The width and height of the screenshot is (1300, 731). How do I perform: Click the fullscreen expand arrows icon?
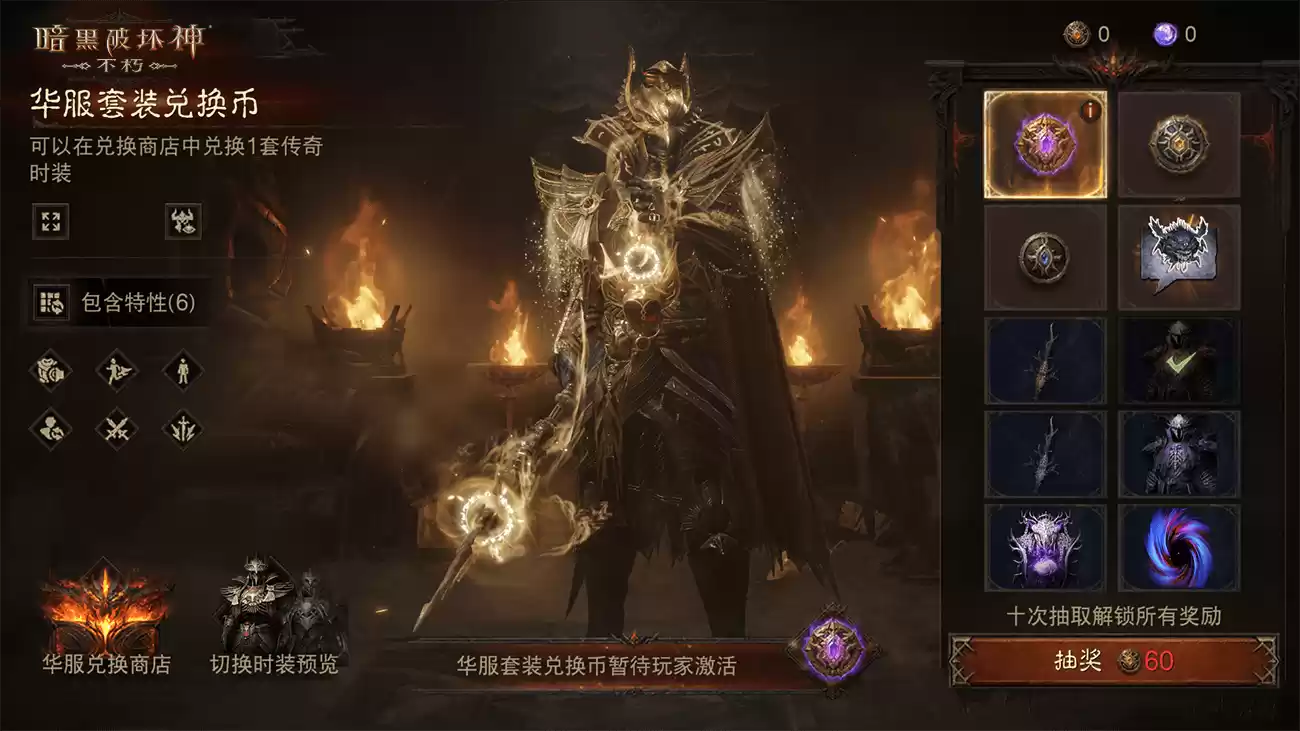[52, 222]
